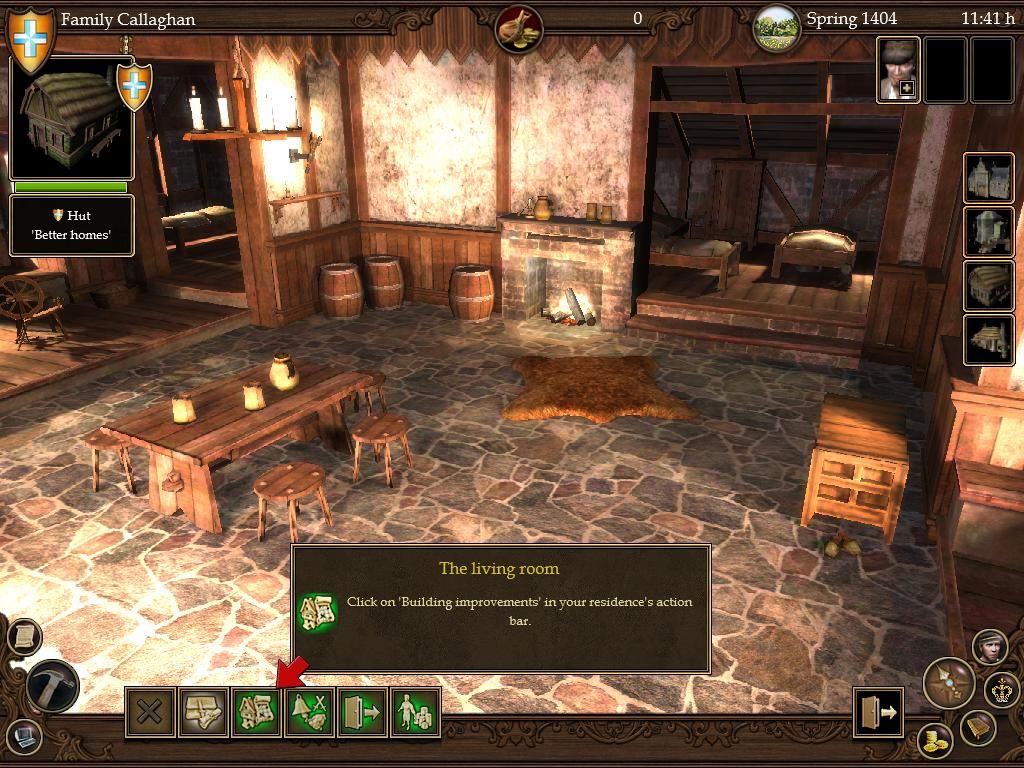Select the family member portrait card
Screen dimensions: 1024x768
(898, 70)
